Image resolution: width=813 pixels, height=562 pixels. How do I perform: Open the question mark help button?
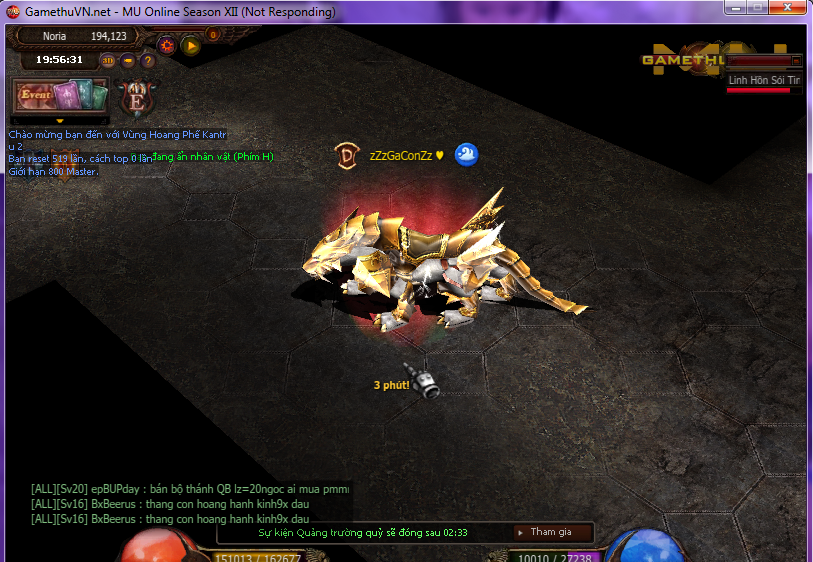coord(148,60)
